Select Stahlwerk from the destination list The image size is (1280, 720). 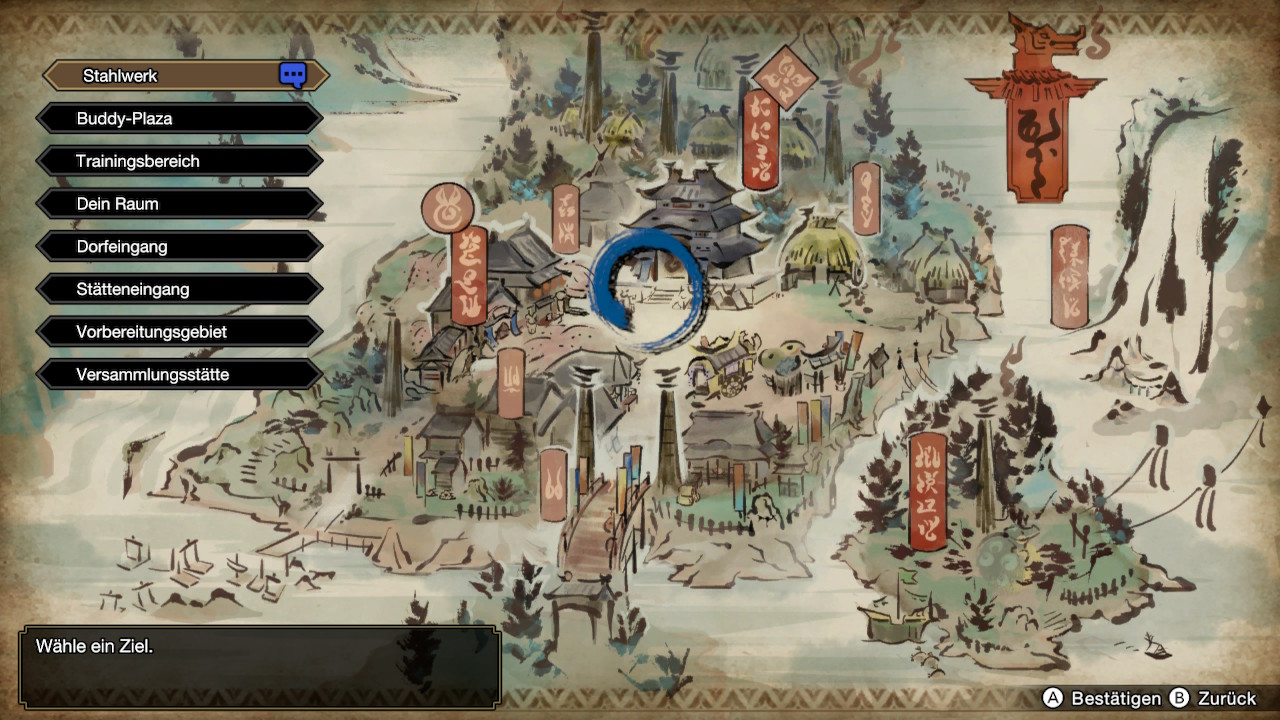[170, 76]
